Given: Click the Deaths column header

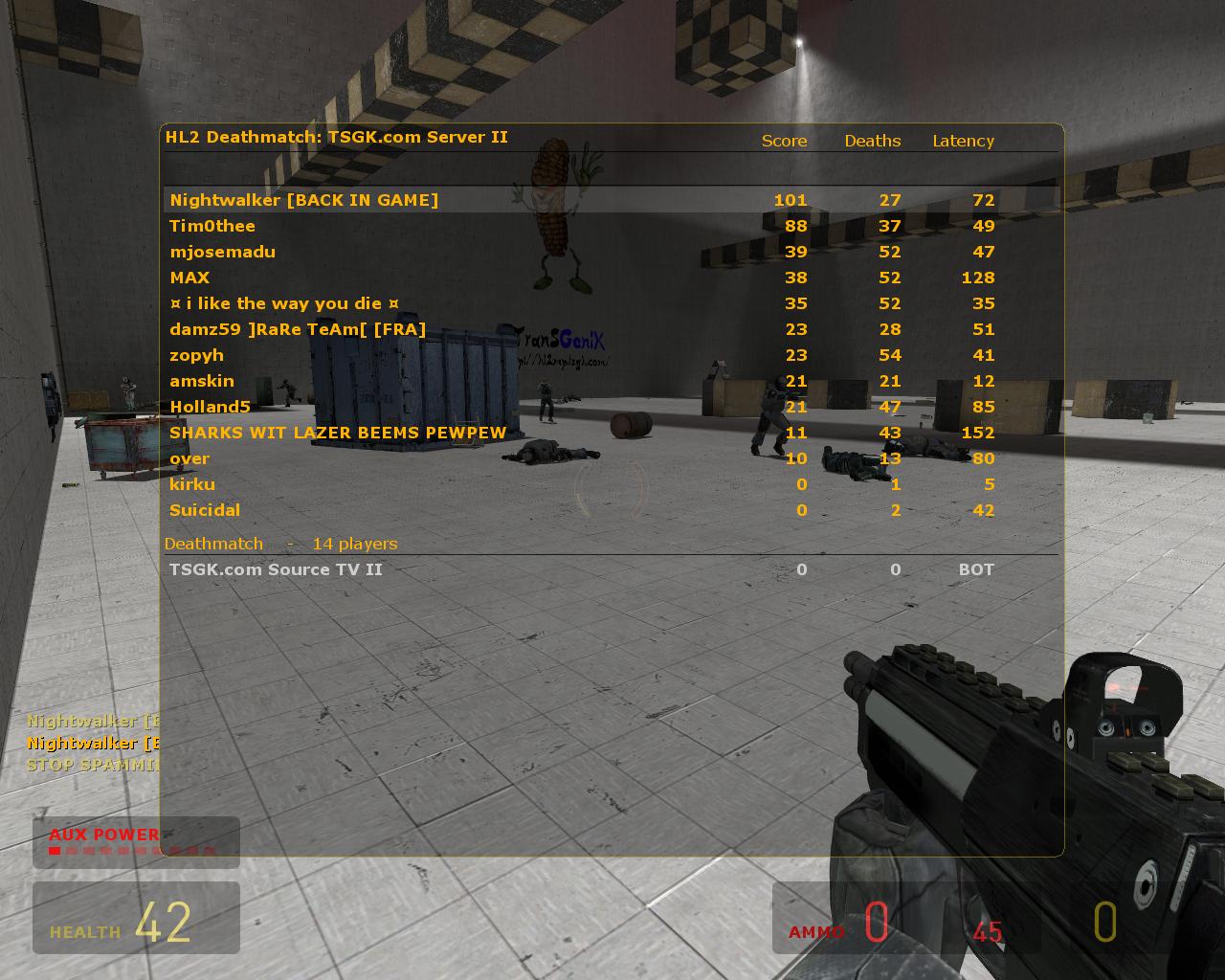Looking at the screenshot, I should pyautogui.click(x=872, y=141).
